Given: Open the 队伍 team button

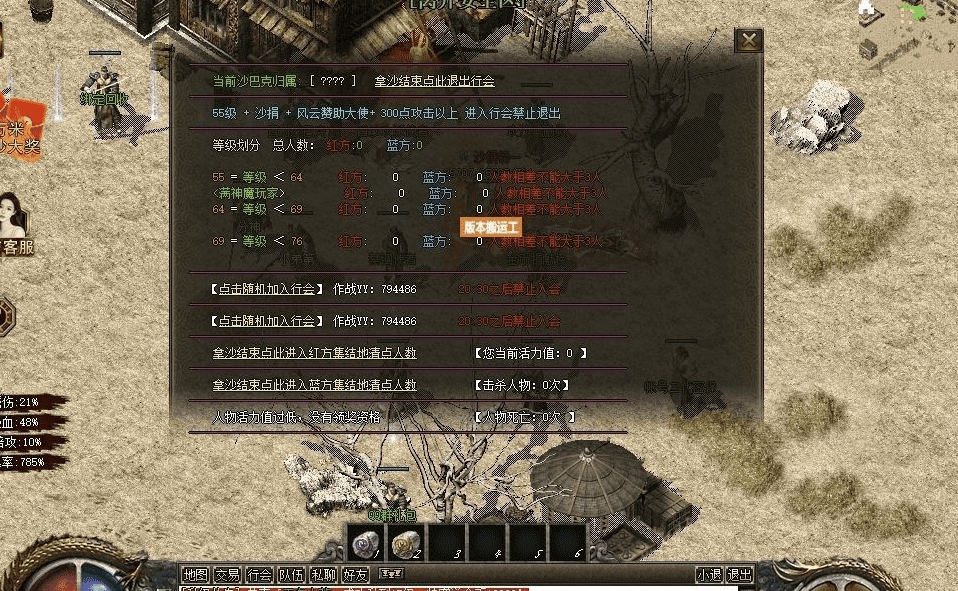Looking at the screenshot, I should click(x=291, y=575).
